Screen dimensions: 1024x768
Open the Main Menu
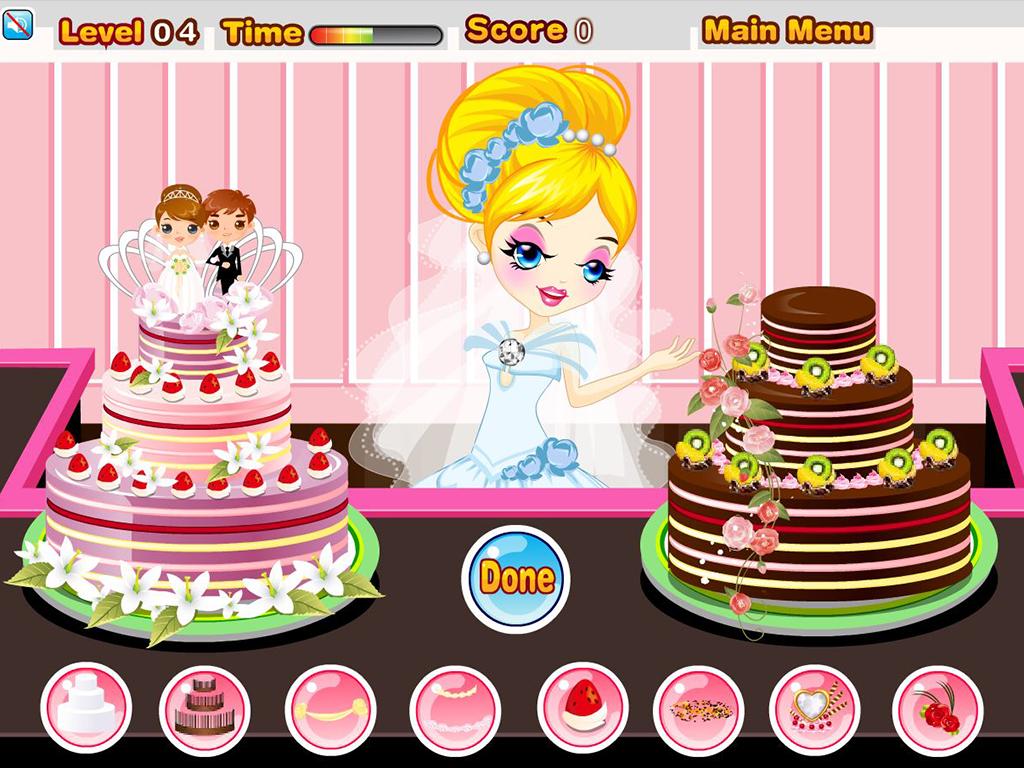click(787, 31)
